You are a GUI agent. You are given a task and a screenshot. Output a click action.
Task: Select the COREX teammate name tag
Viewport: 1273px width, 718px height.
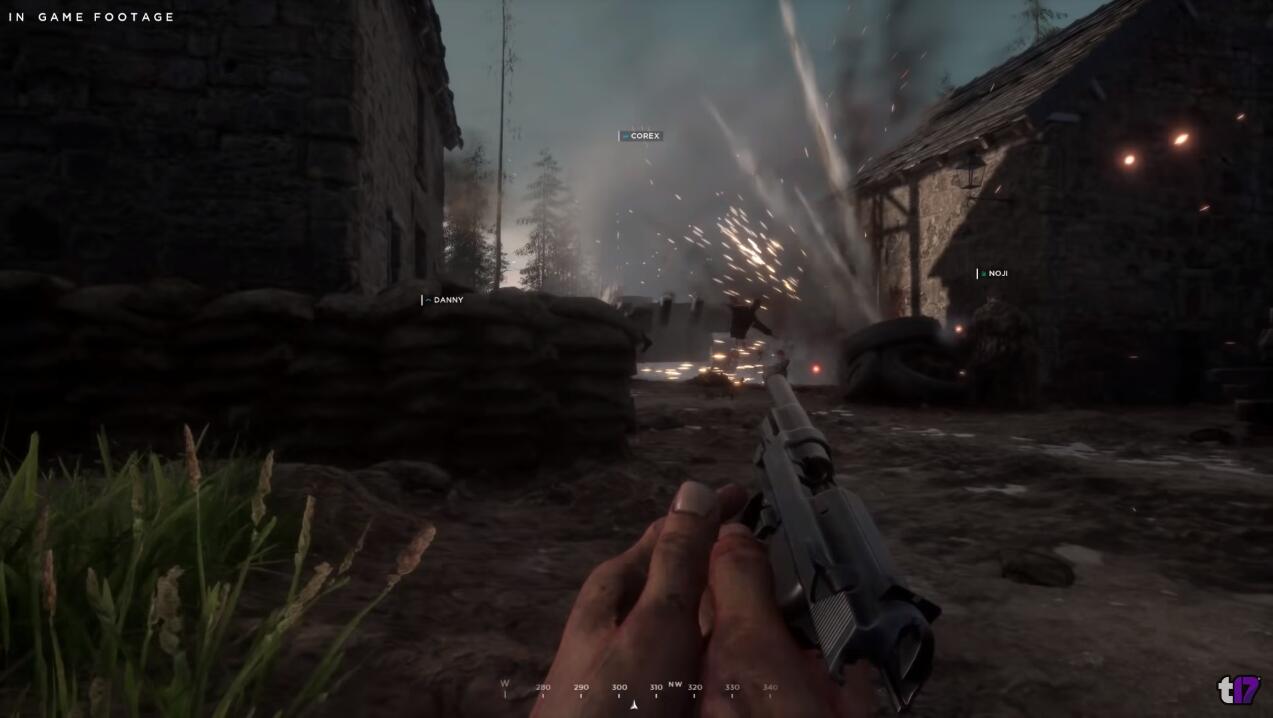click(641, 136)
